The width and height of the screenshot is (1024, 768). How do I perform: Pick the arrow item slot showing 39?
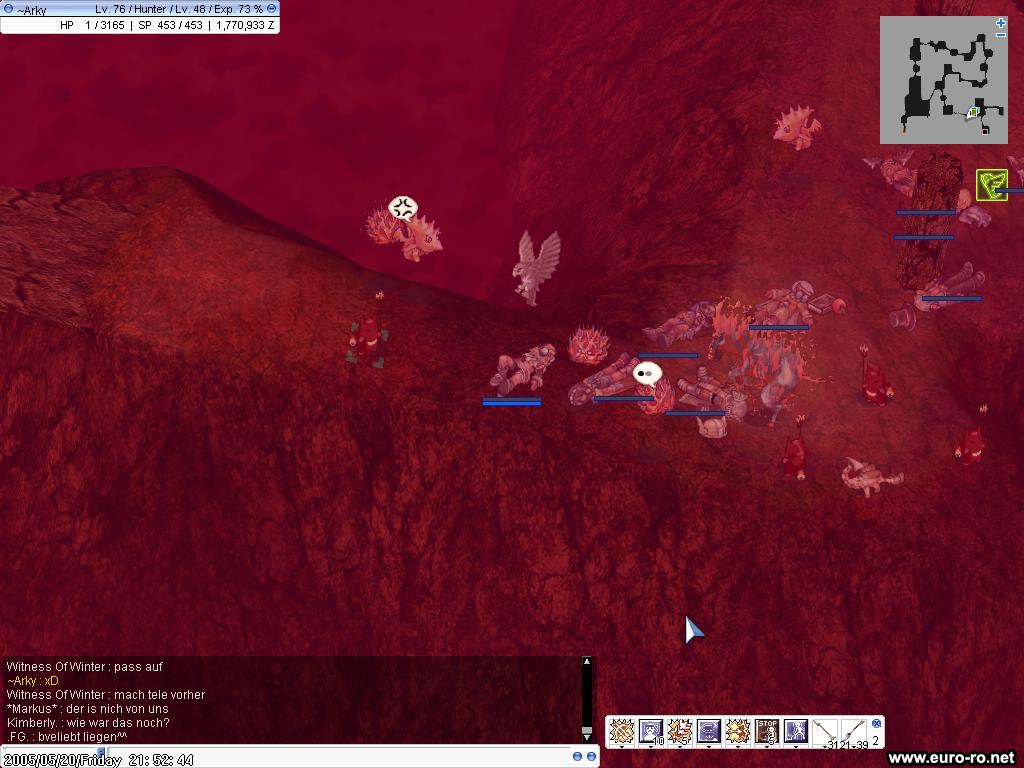click(854, 732)
